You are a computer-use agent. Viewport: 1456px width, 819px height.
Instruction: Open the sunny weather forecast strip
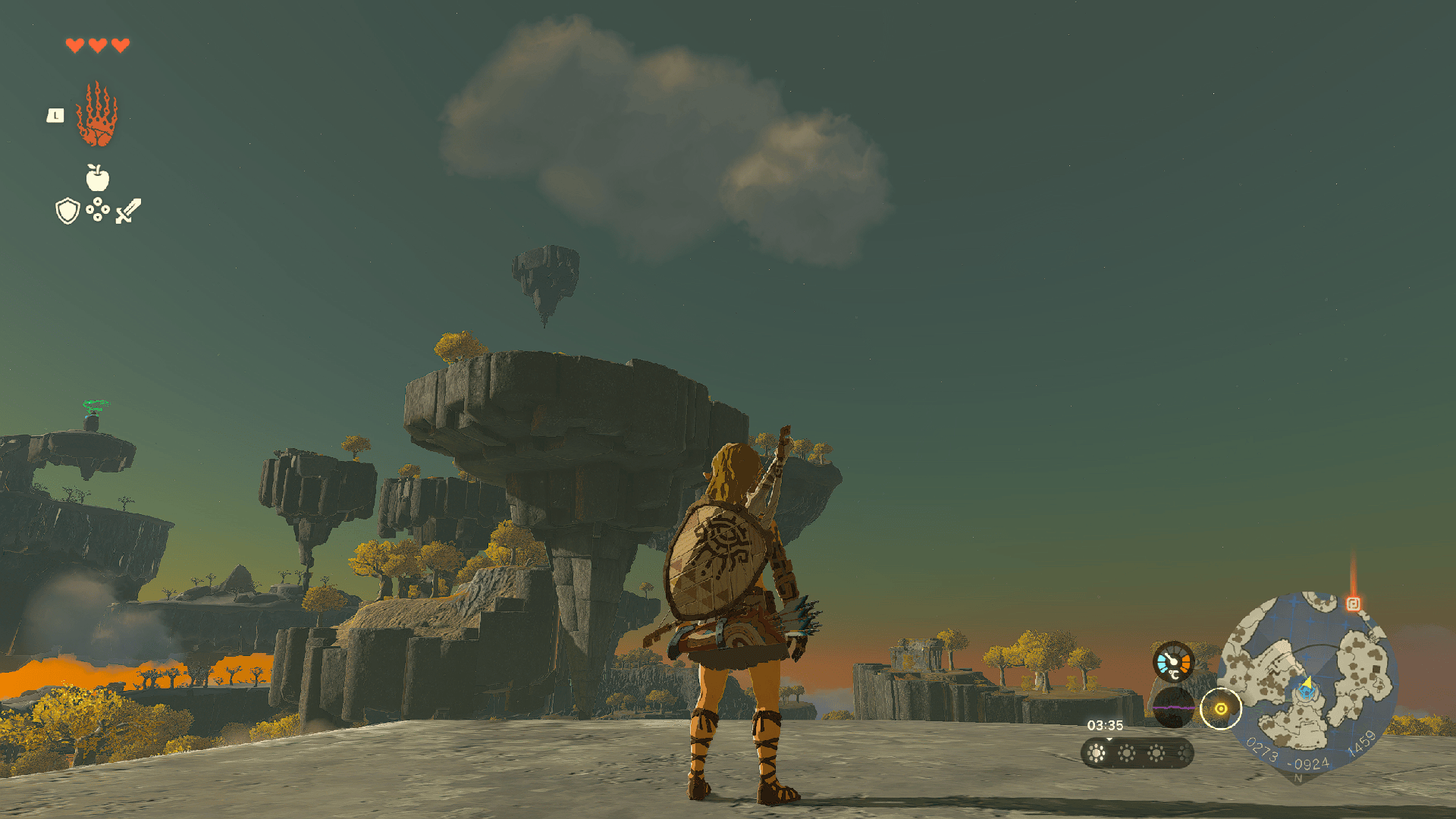[1137, 753]
